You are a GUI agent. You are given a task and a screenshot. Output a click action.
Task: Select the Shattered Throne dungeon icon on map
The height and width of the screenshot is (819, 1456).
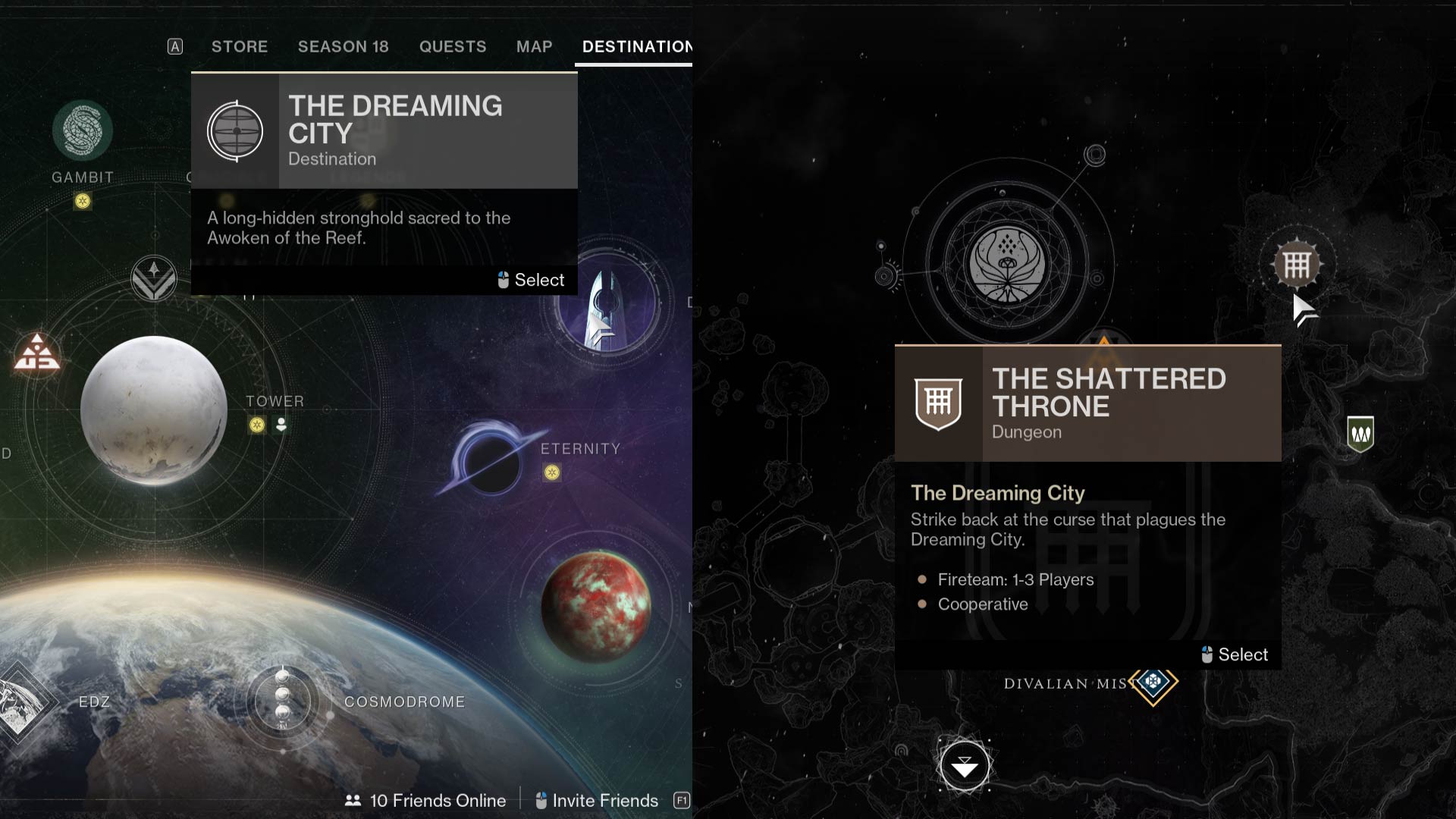pos(1297,265)
